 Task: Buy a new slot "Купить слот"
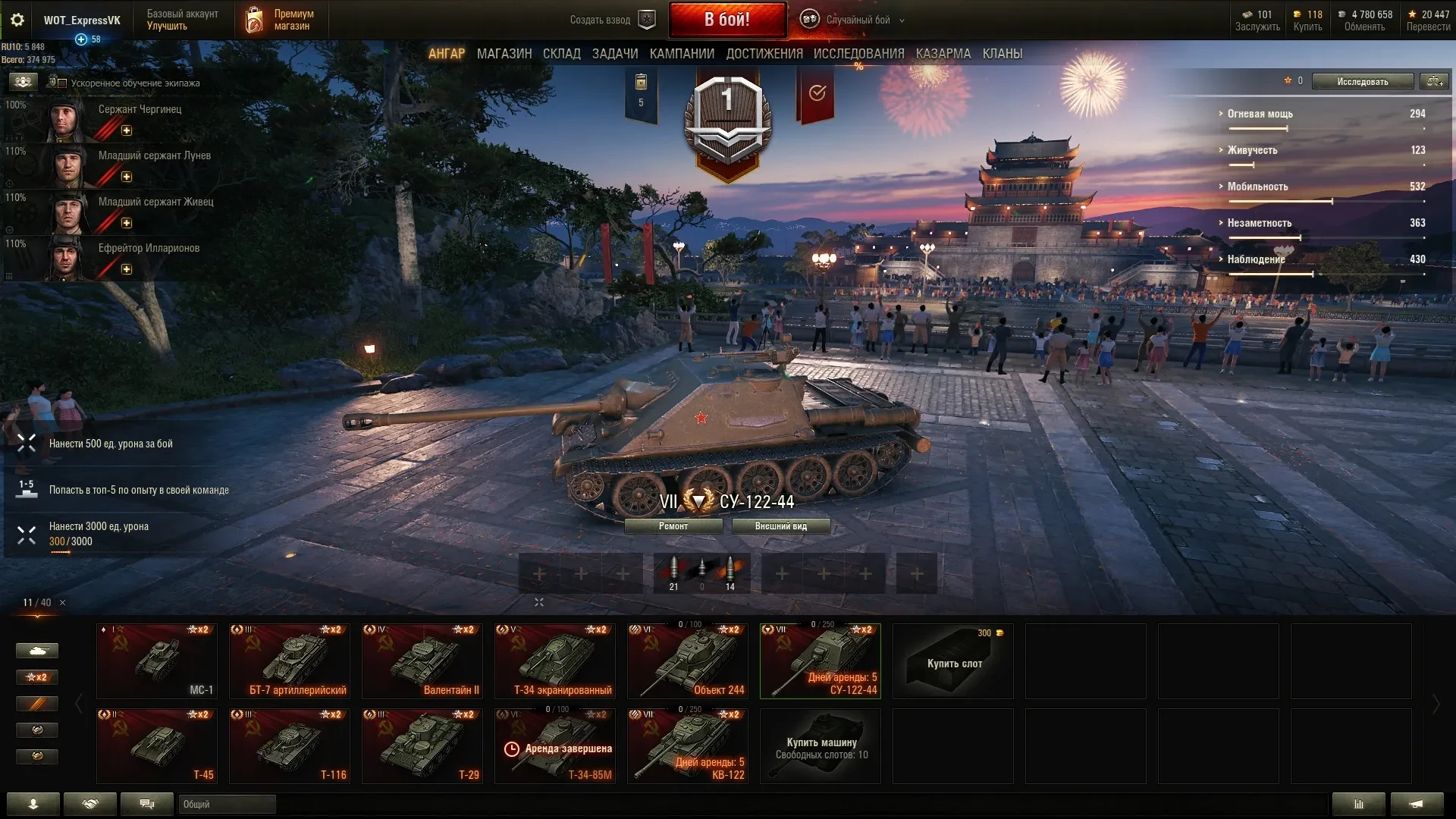click(x=952, y=661)
